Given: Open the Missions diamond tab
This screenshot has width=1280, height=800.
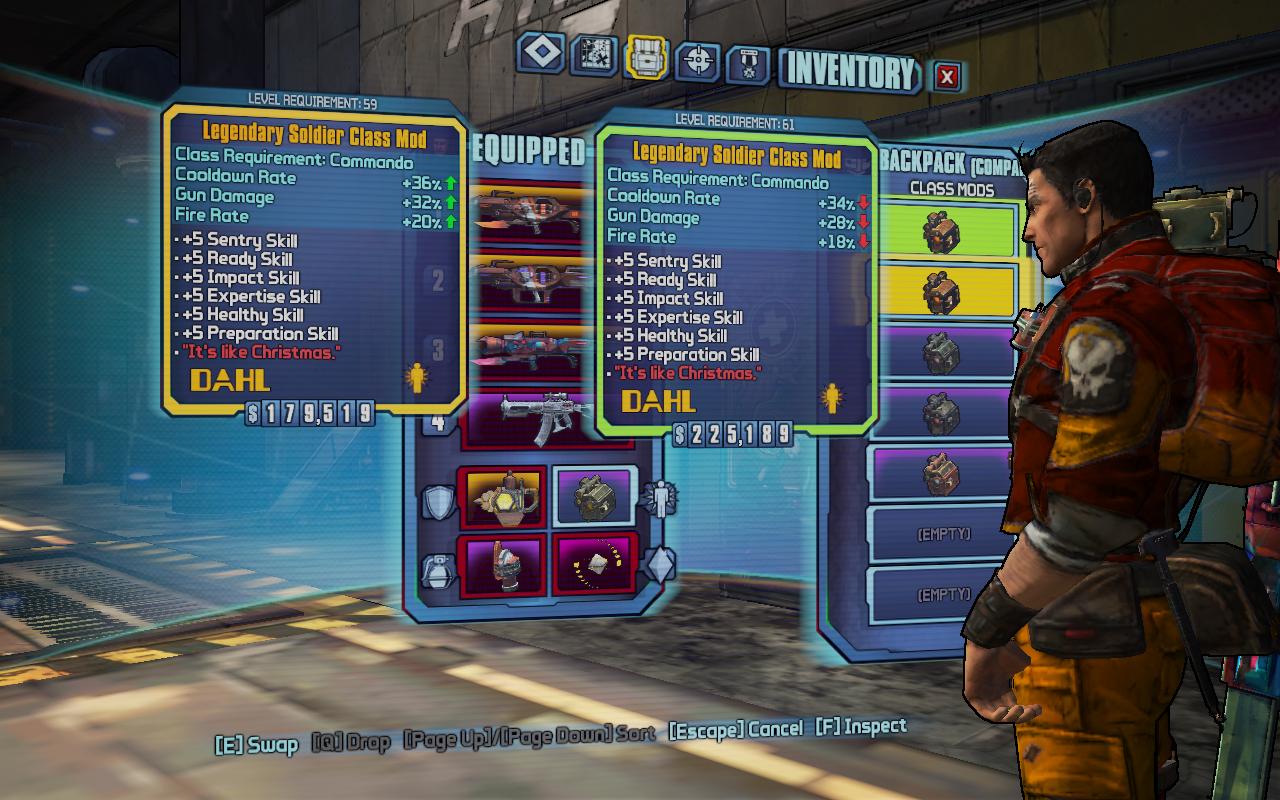Looking at the screenshot, I should click(x=541, y=54).
